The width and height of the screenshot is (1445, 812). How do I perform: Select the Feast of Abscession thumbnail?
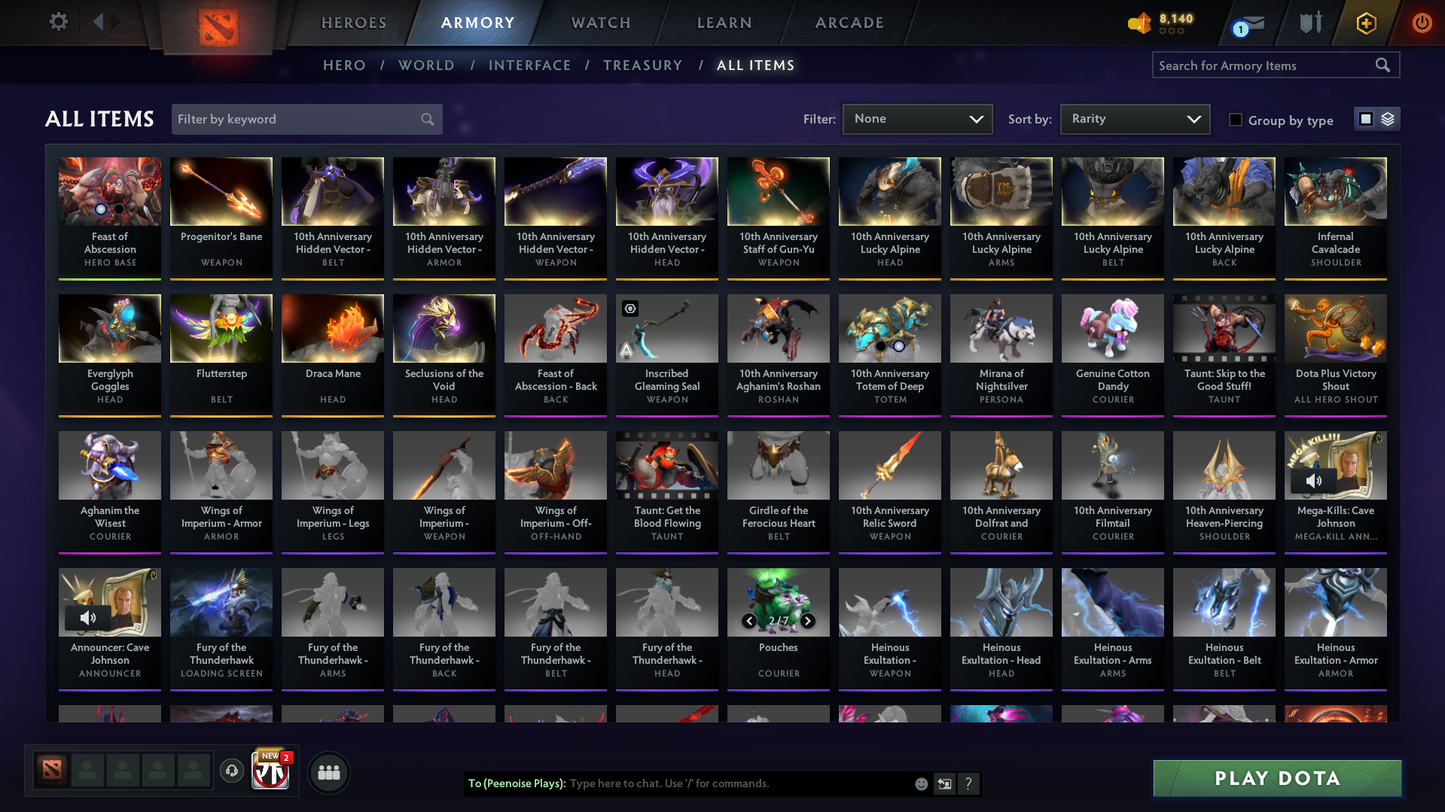click(109, 190)
